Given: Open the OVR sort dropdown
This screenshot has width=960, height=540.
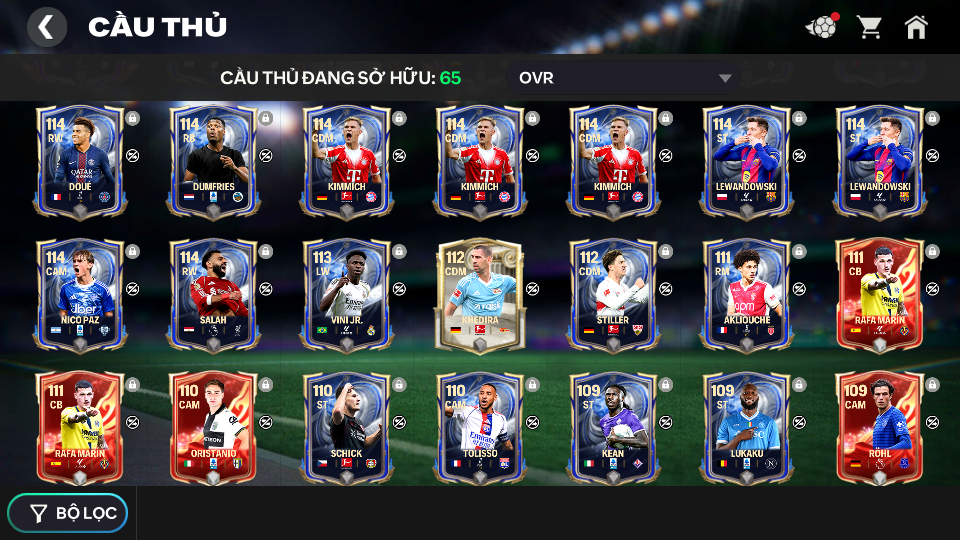Looking at the screenshot, I should click(625, 78).
